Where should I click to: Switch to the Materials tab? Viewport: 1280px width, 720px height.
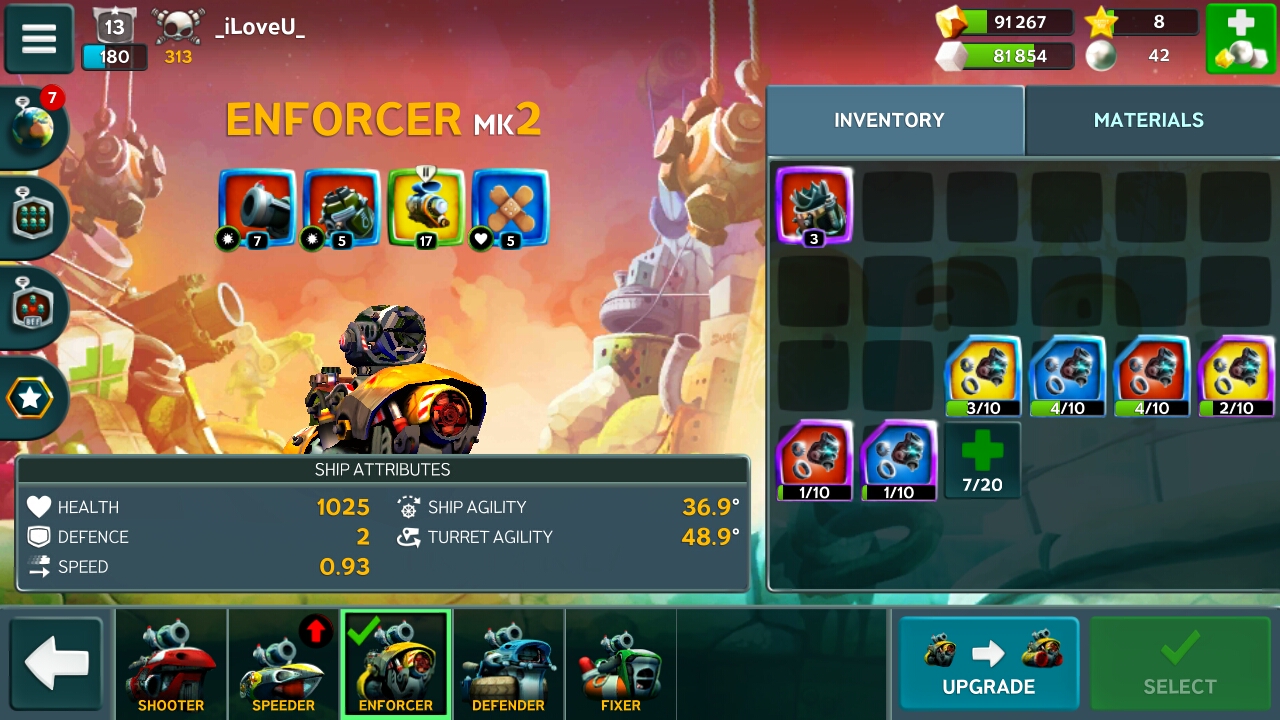coord(1148,120)
